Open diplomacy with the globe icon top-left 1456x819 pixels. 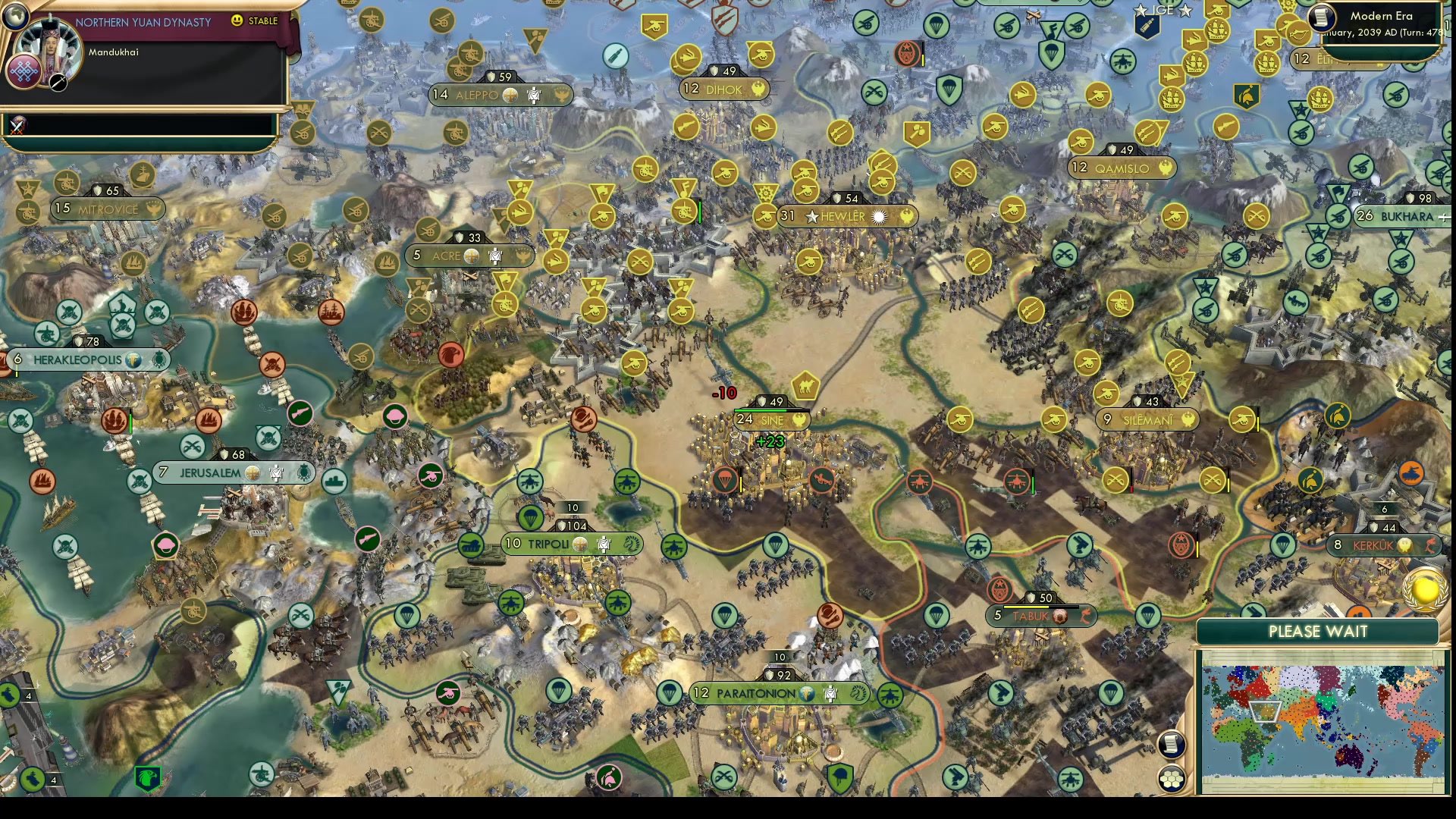[16, 17]
